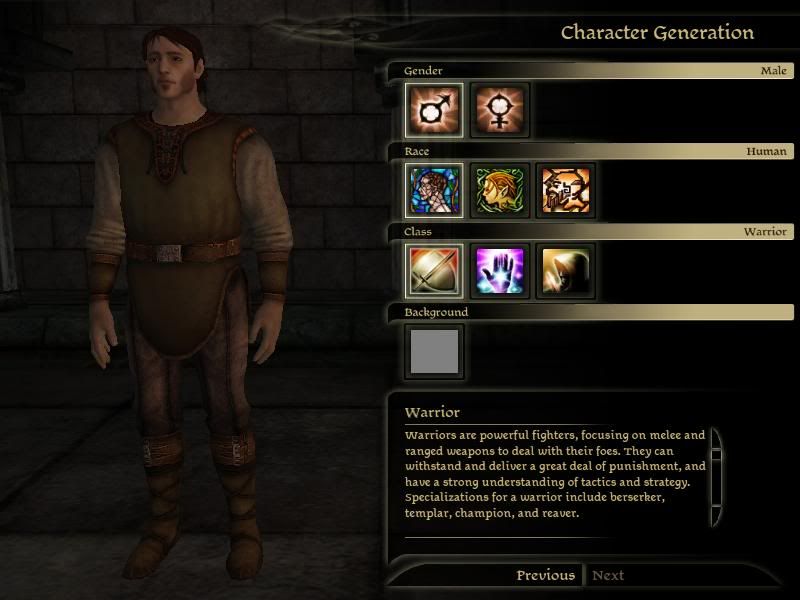Go back with the Previous button
Screen dimensions: 800x600
pos(545,575)
